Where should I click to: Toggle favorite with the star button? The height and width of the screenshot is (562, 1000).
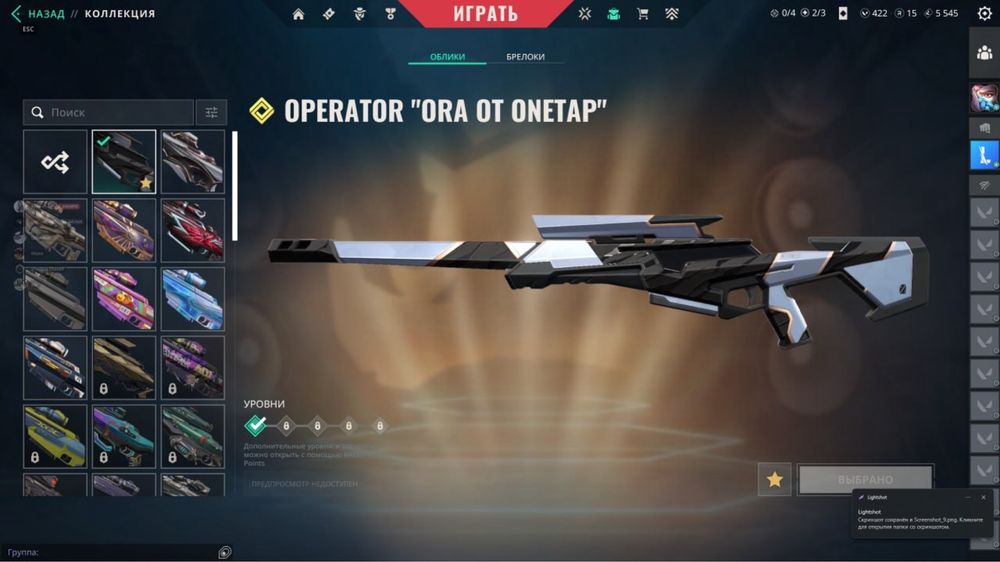tap(774, 480)
